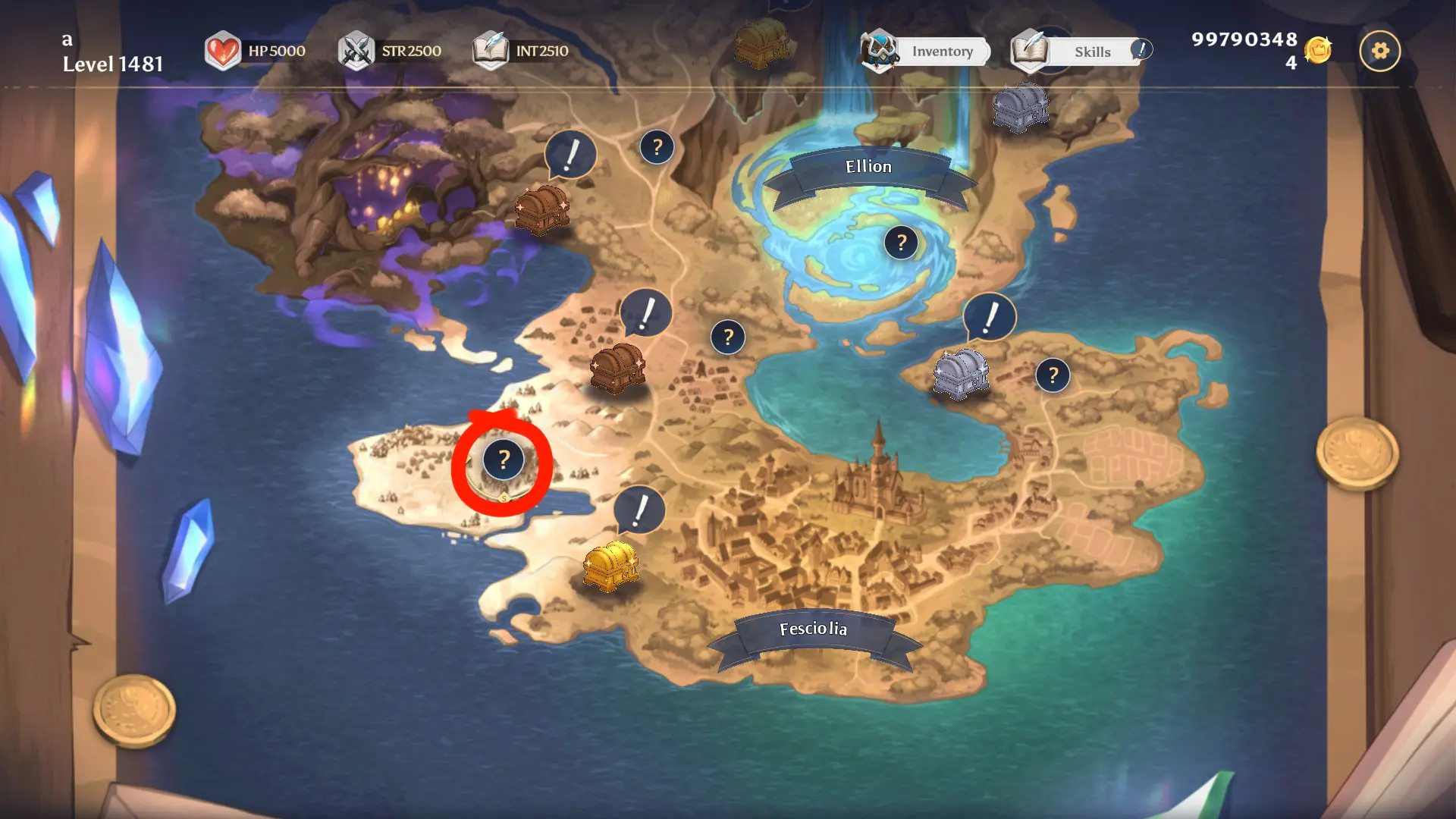Open the golden treasure chest

(x=610, y=565)
